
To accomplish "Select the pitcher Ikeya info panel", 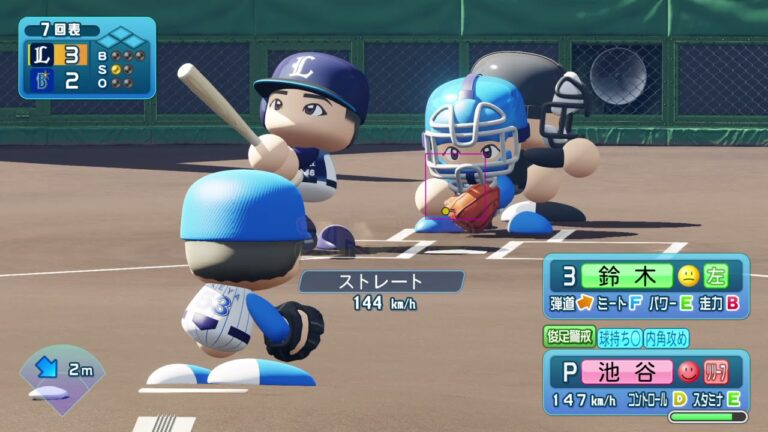I will point(646,381).
